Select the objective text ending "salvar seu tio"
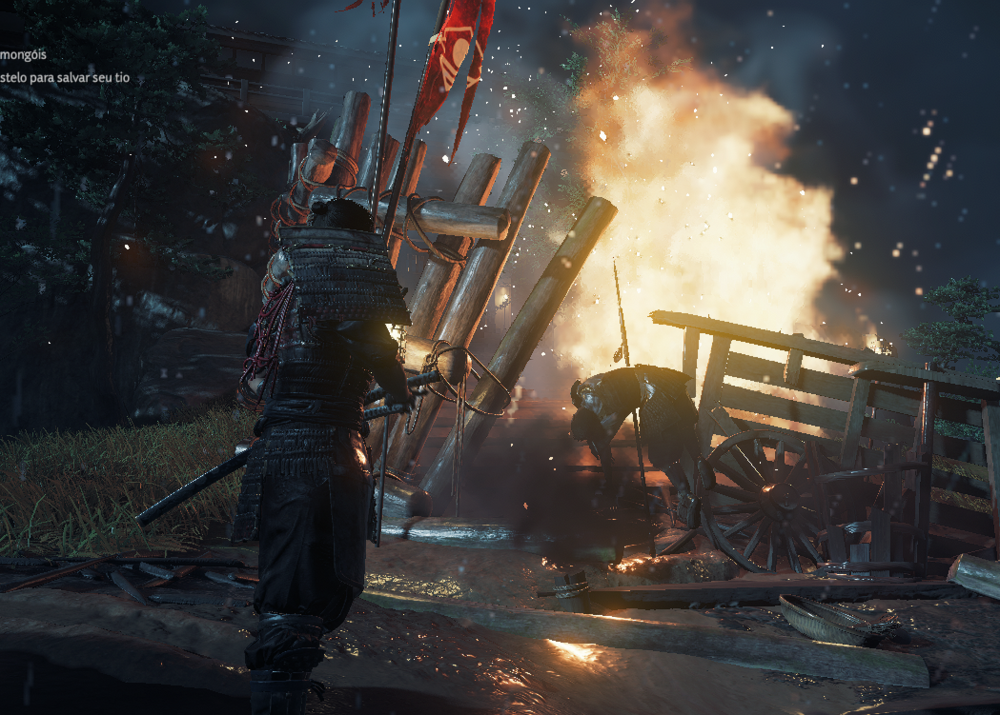This screenshot has width=1000, height=715. pos(64,78)
